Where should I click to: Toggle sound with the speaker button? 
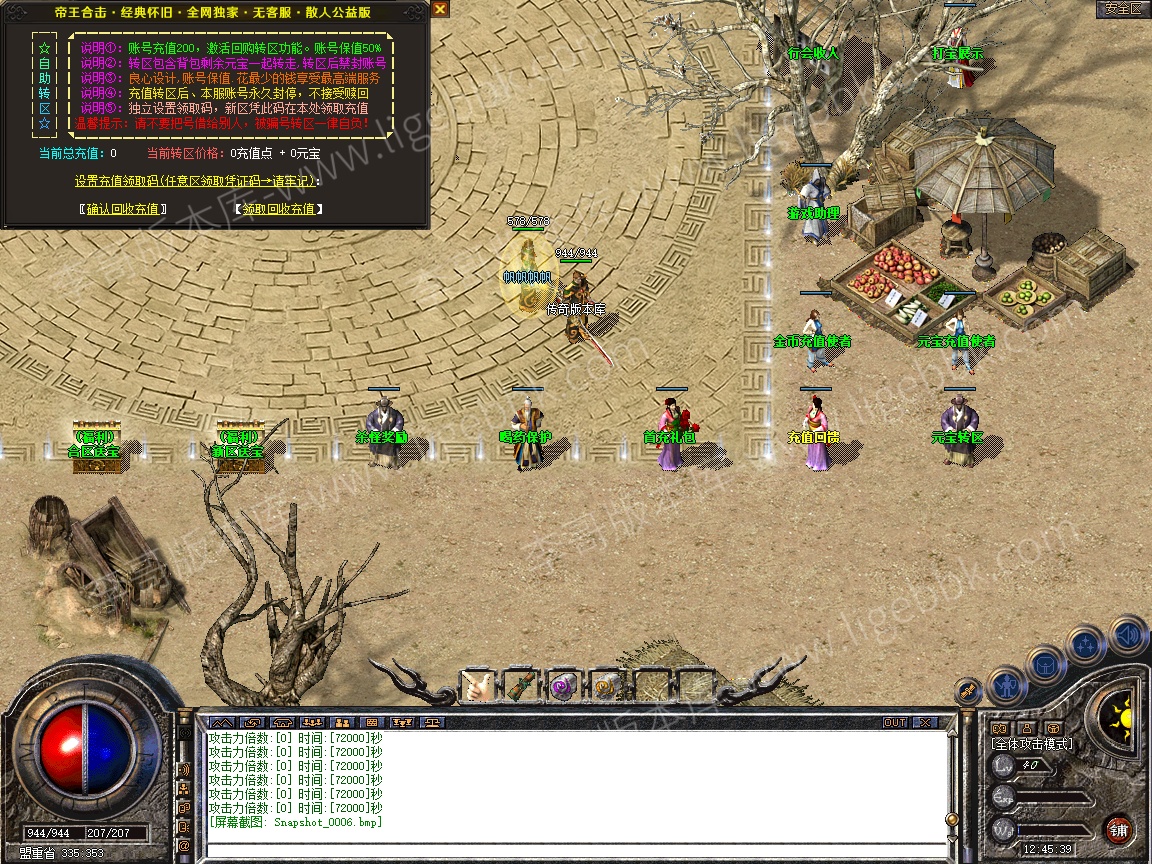click(1126, 636)
